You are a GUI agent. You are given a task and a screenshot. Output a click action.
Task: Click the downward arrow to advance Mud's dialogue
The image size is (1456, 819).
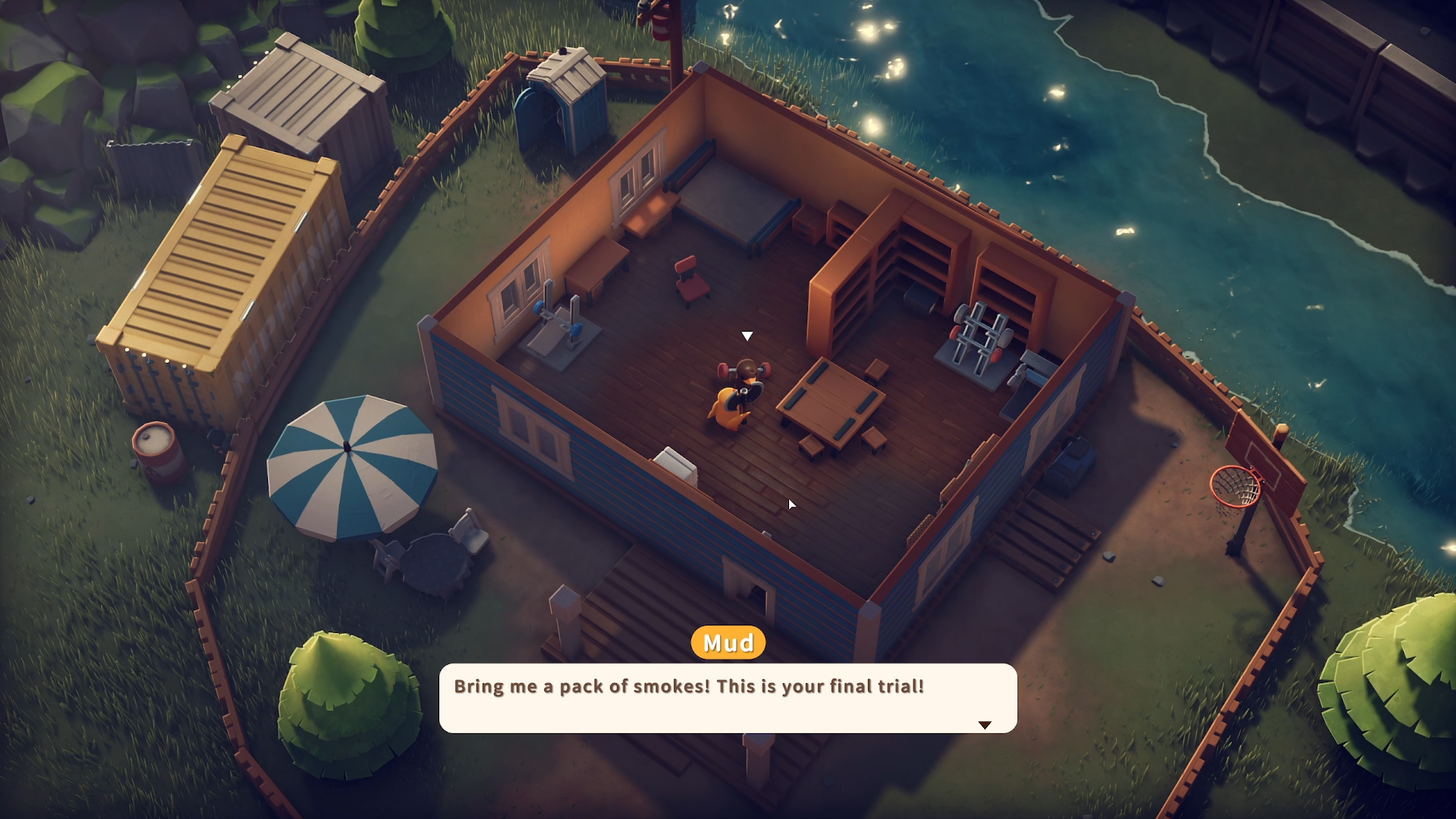point(985,724)
